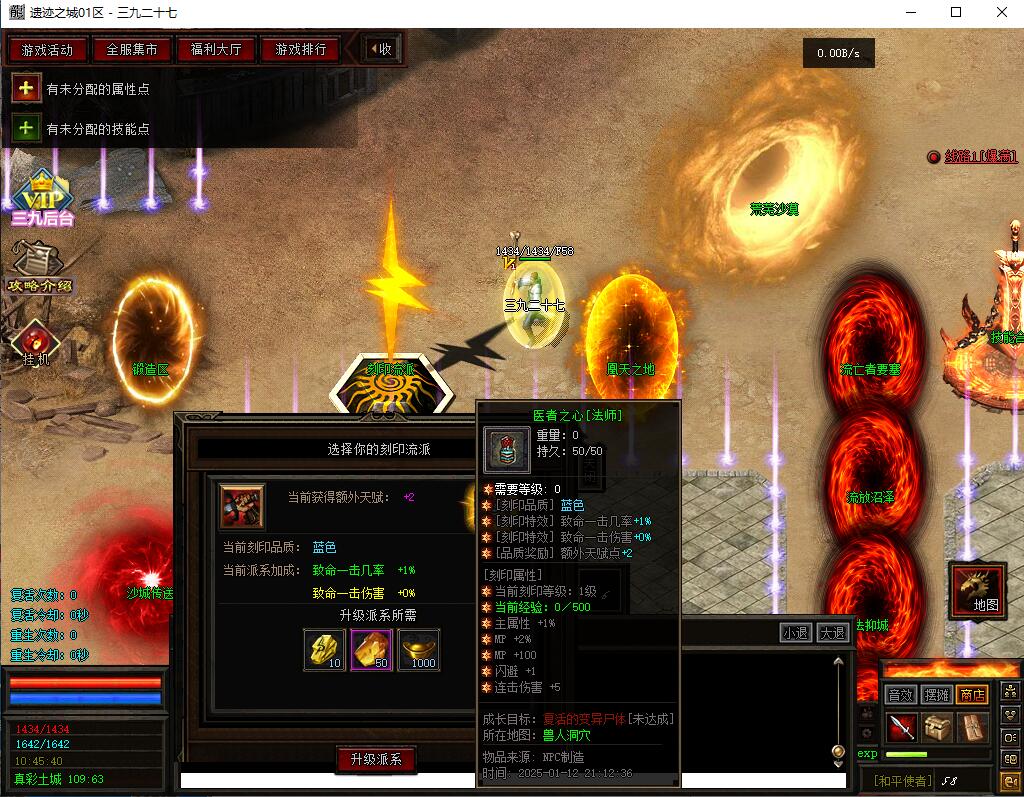Image resolution: width=1024 pixels, height=797 pixels.
Task: Click the 升级派系 upgrade button
Action: click(x=375, y=760)
